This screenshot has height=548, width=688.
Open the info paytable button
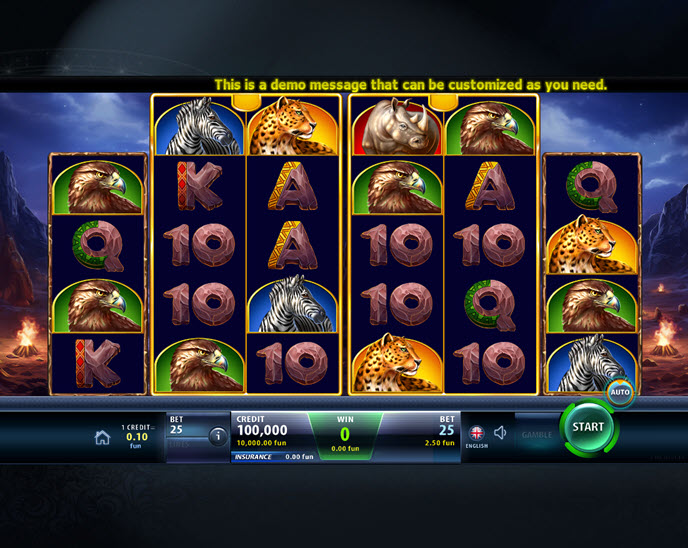[217, 436]
